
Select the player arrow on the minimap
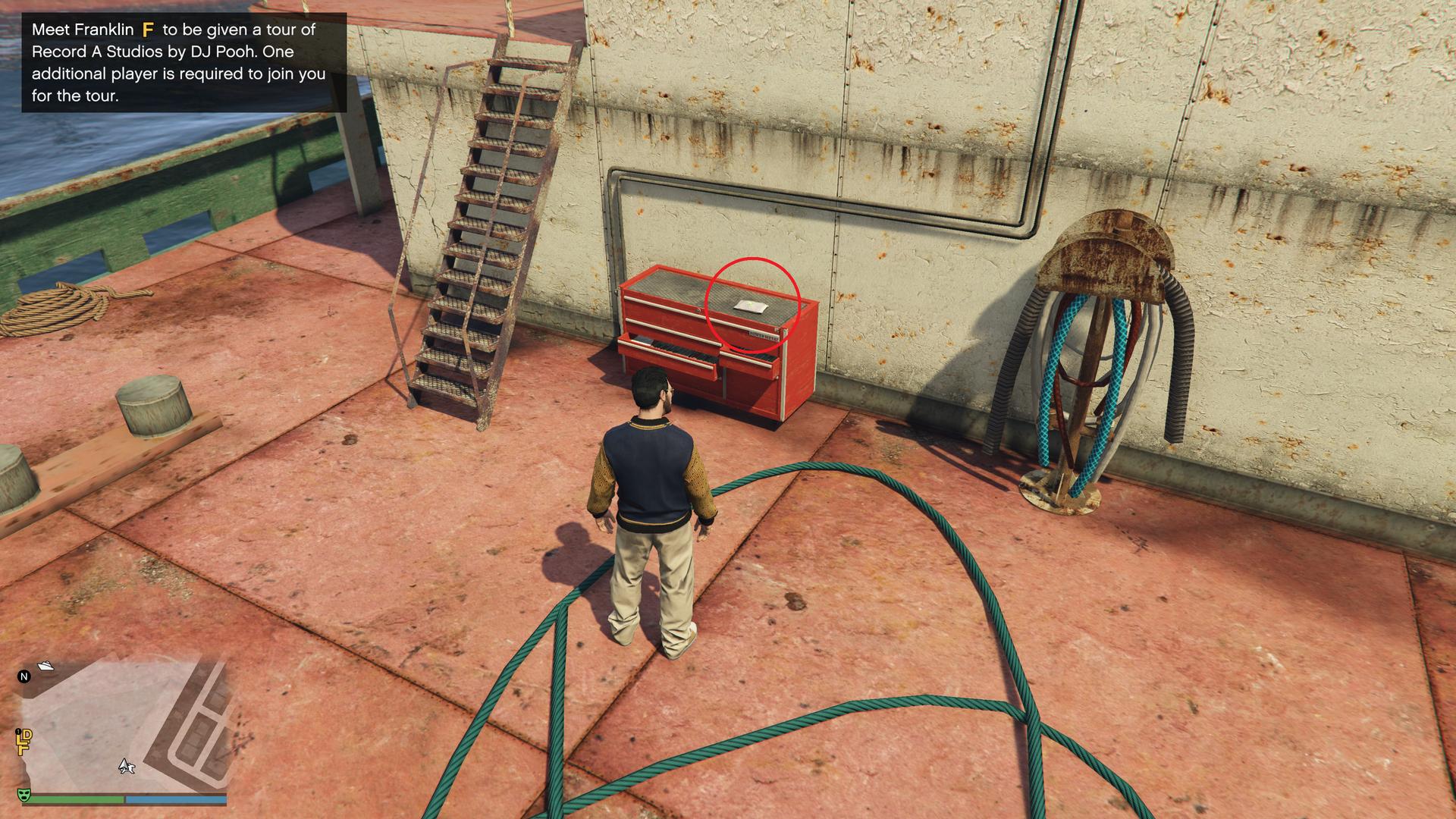pos(127,767)
